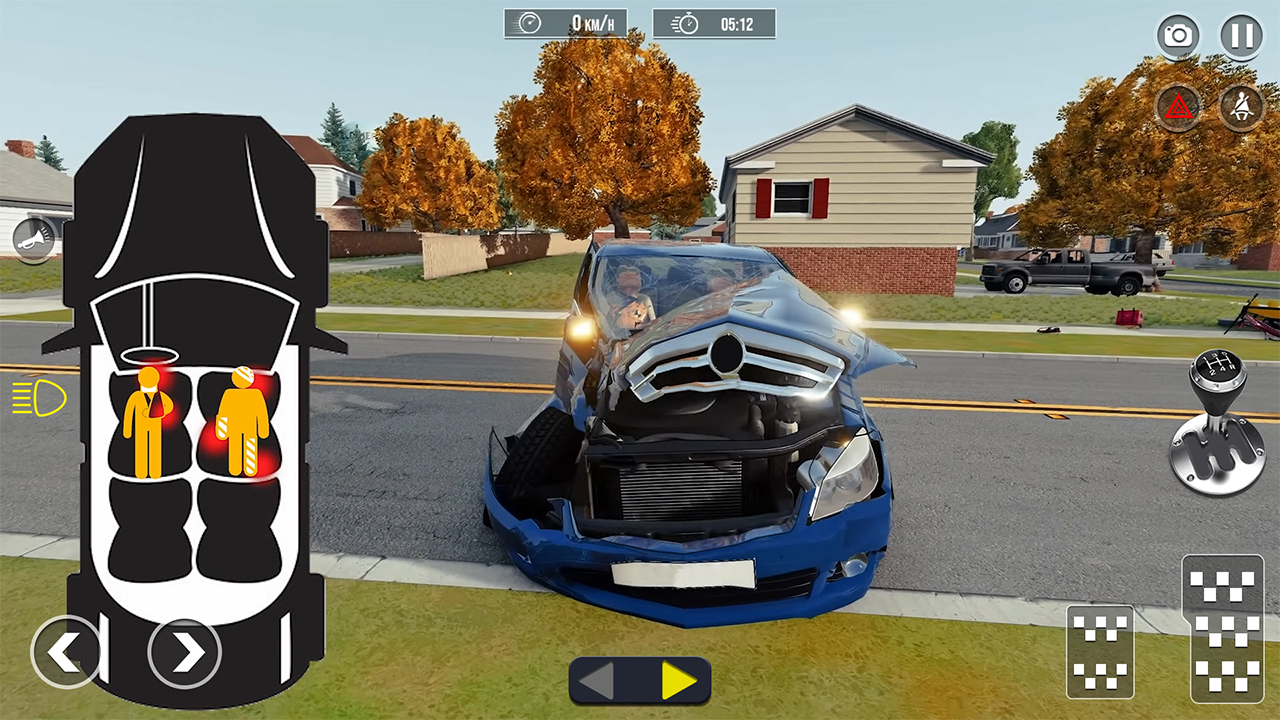1280x720 pixels.
Task: Click the timer icon showing 05:12
Action: (x=714, y=23)
